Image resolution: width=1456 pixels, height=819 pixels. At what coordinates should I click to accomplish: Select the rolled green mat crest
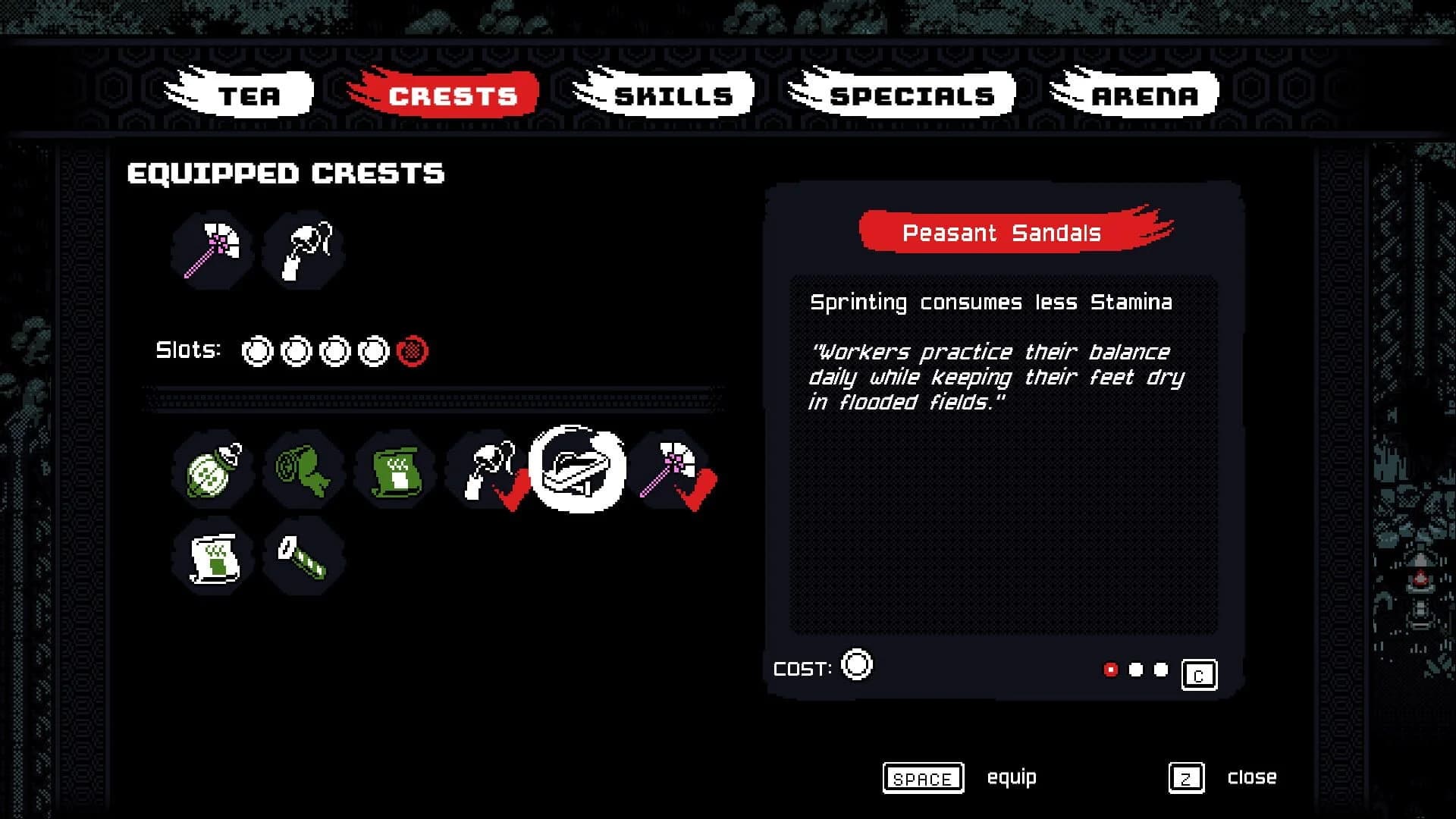pos(304,470)
